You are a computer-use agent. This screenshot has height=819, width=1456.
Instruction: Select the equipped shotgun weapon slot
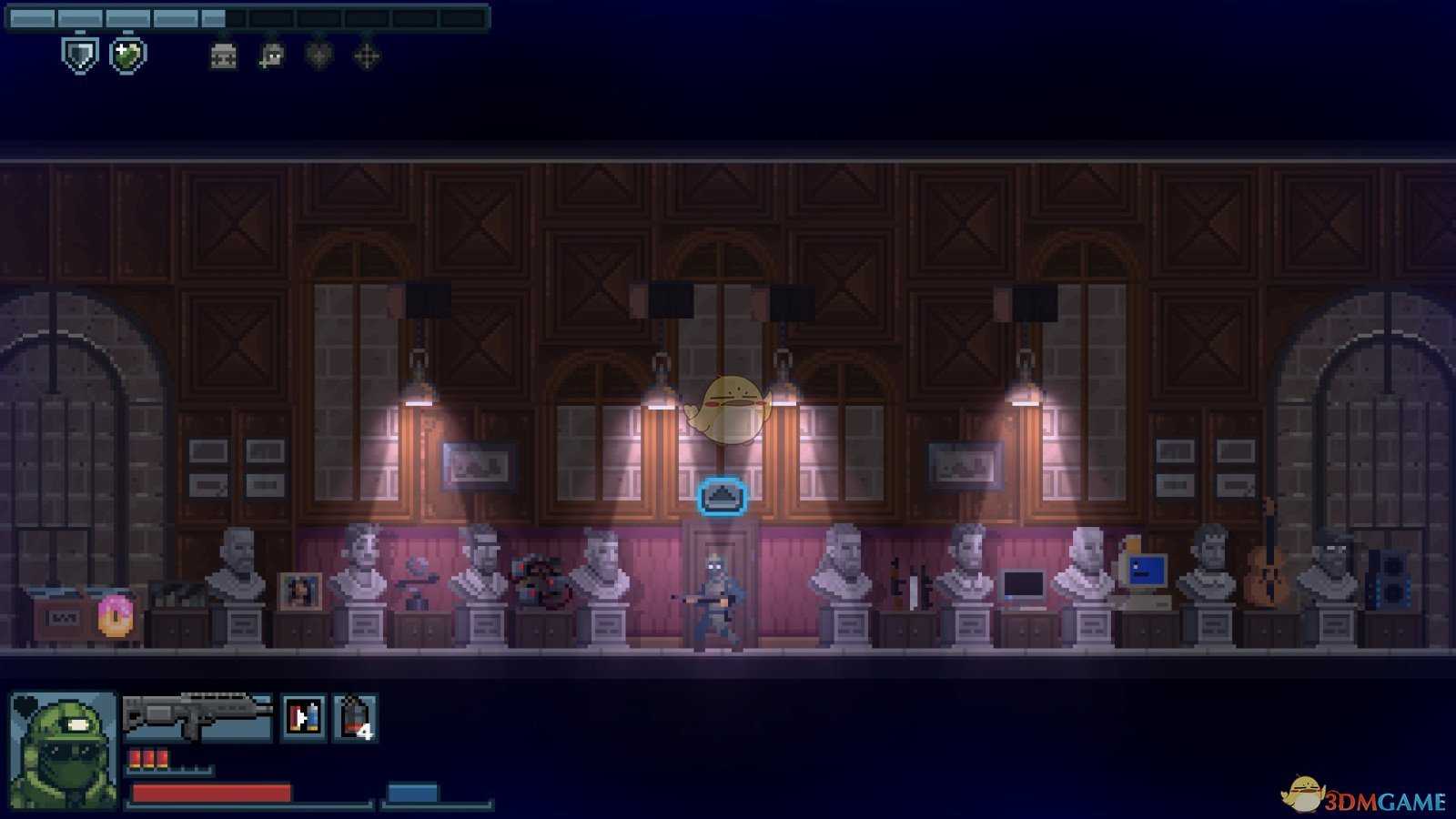197,717
